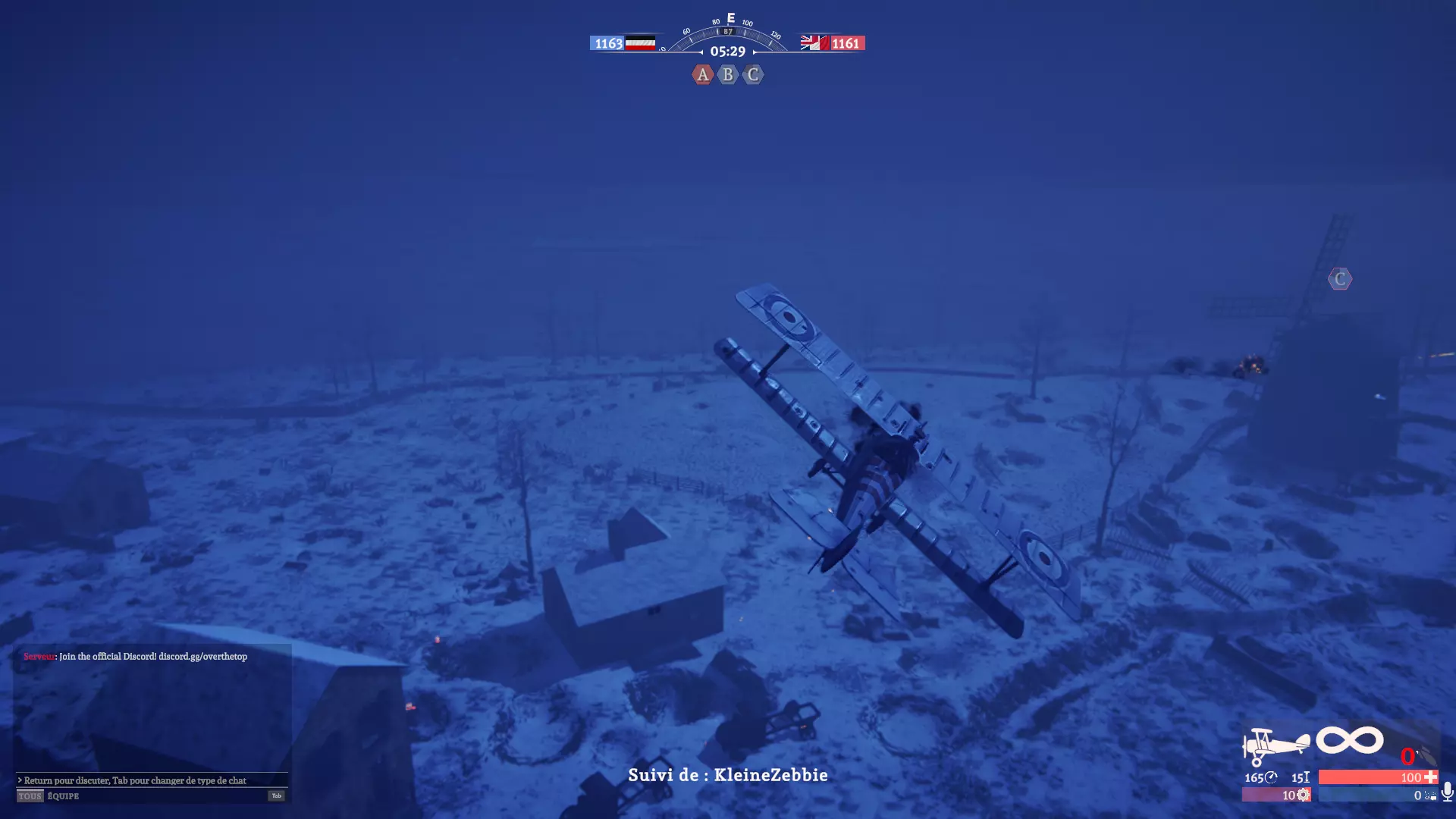The width and height of the screenshot is (1456, 819).
Task: Click the health cross icon
Action: (1429, 778)
